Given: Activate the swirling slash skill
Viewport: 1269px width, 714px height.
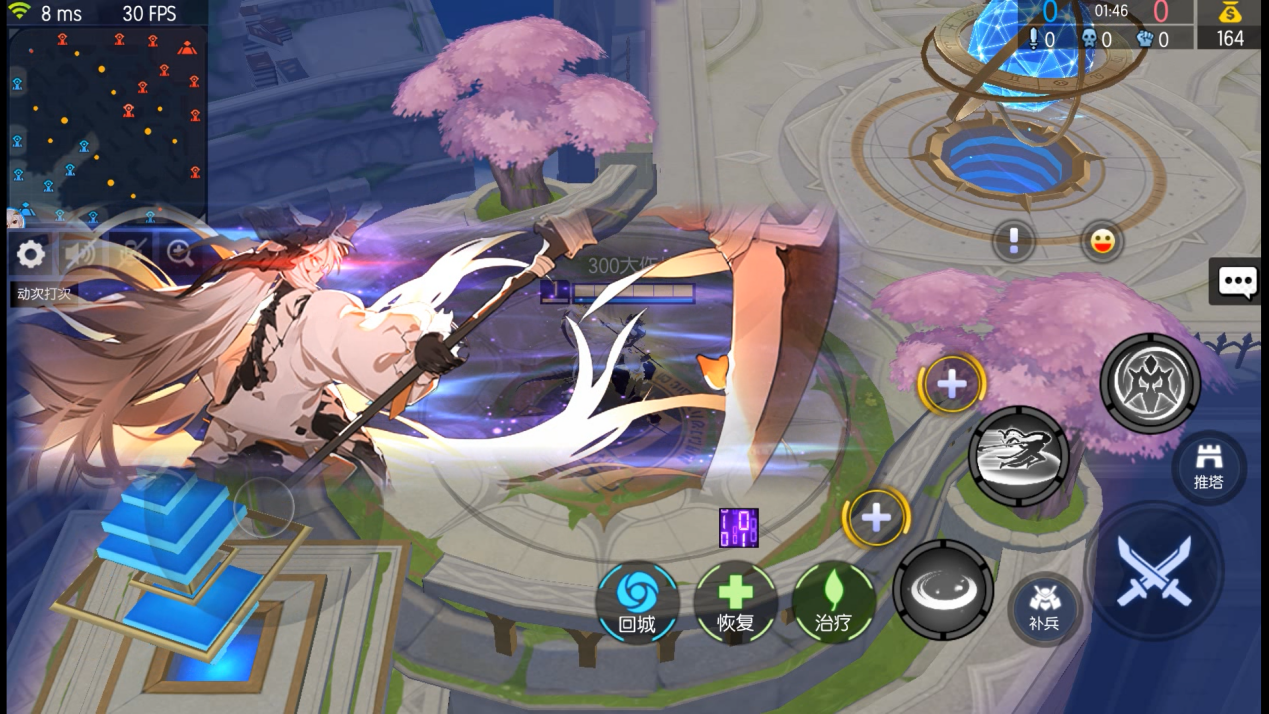Looking at the screenshot, I should coord(942,590).
